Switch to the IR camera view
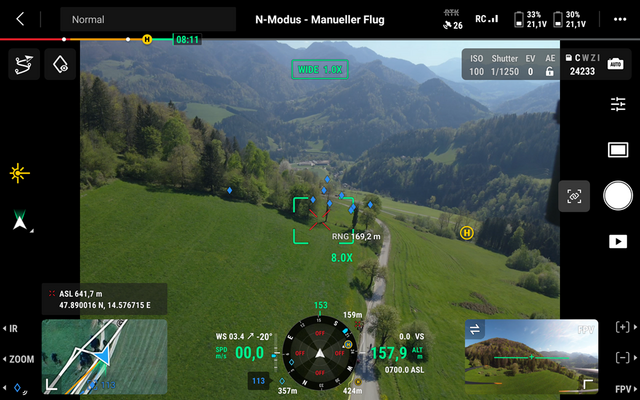 12,328
